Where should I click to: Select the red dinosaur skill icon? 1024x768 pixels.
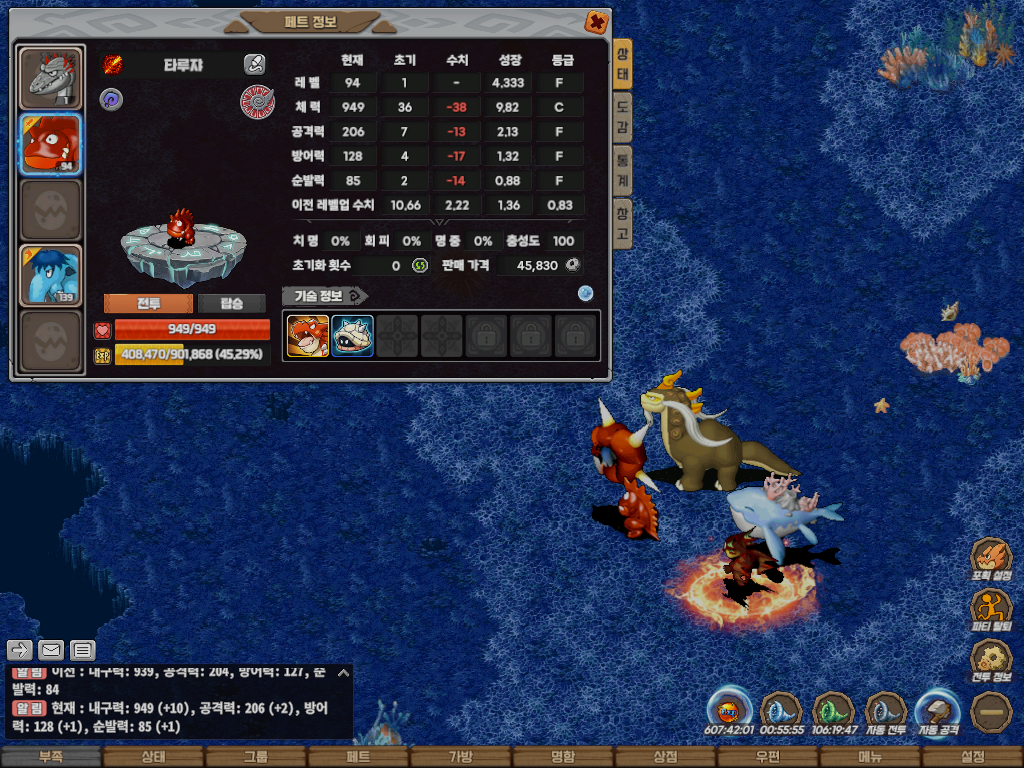tap(308, 336)
